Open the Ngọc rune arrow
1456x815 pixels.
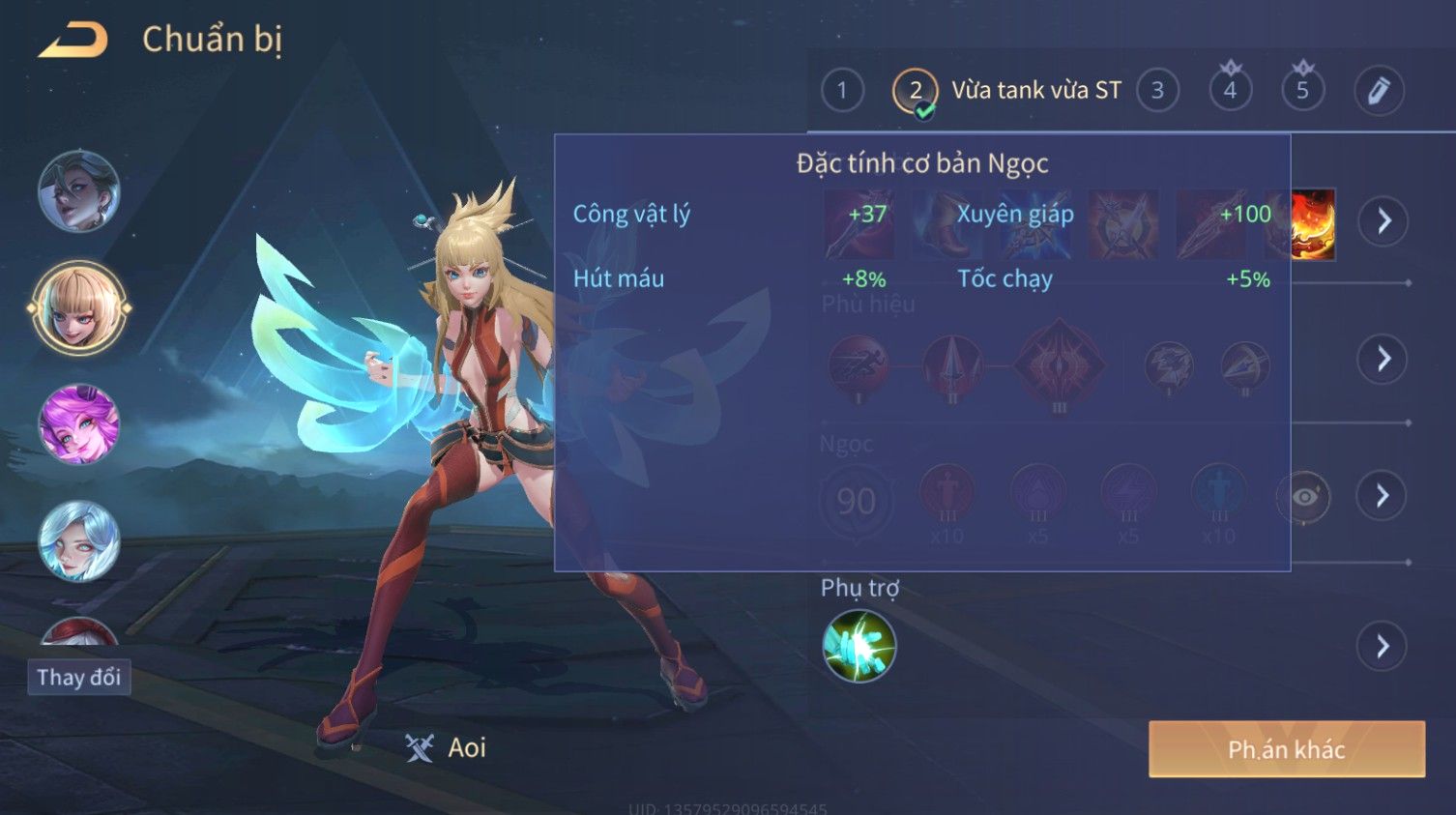(x=1383, y=496)
